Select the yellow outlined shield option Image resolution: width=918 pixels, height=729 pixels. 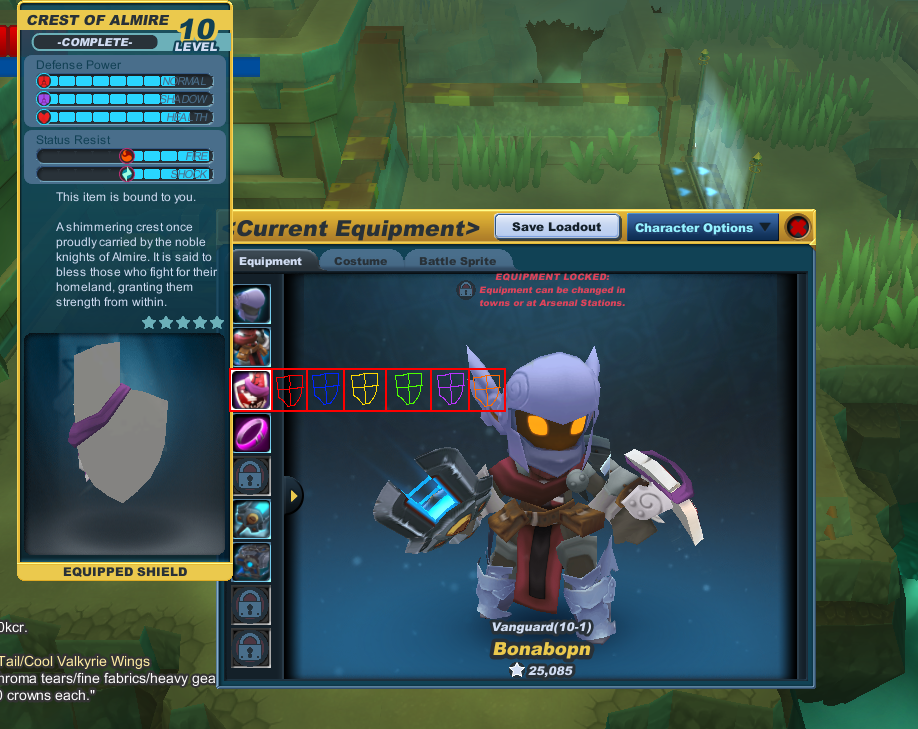[365, 389]
